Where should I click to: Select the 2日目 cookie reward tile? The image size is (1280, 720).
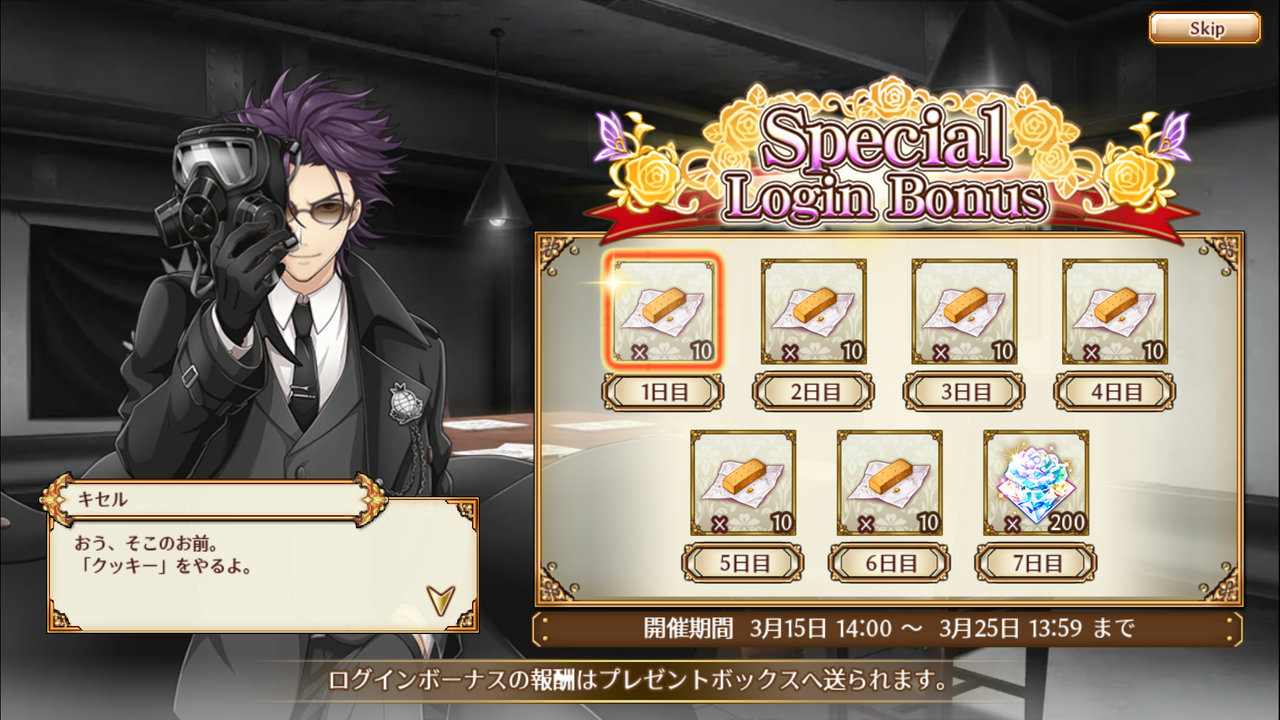(813, 311)
